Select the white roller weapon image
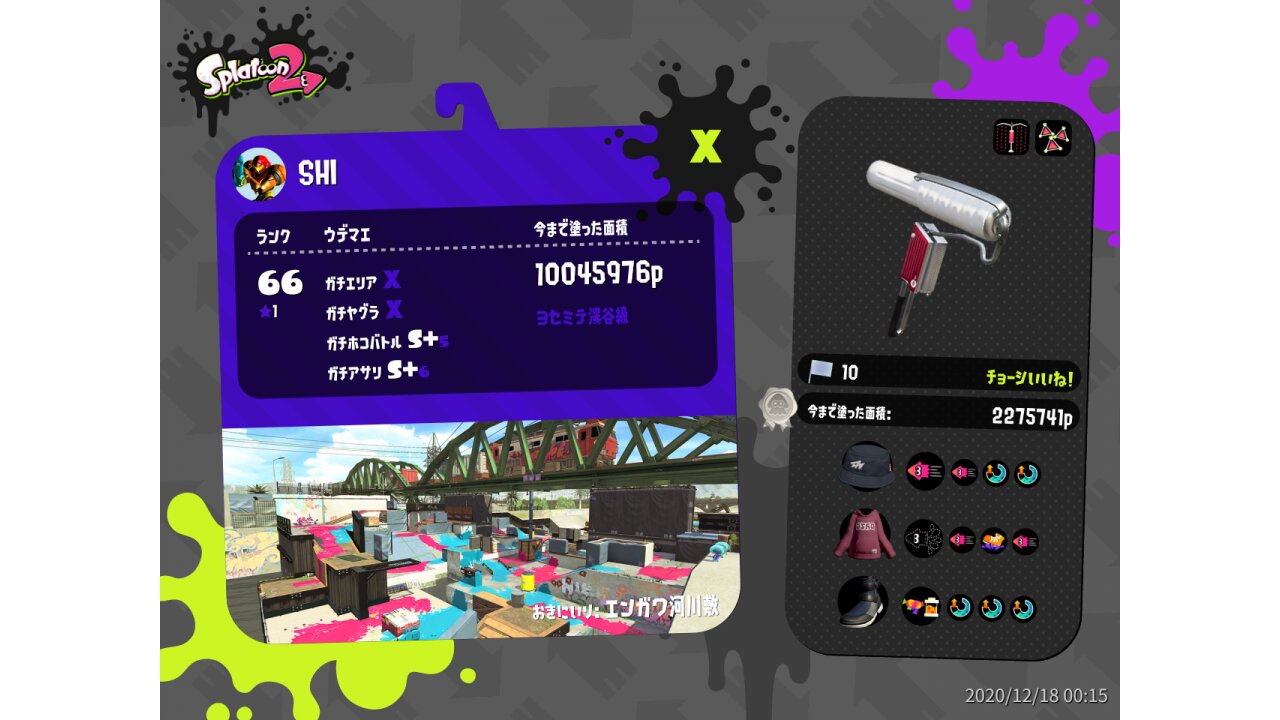This screenshot has width=1280, height=720. (937, 243)
